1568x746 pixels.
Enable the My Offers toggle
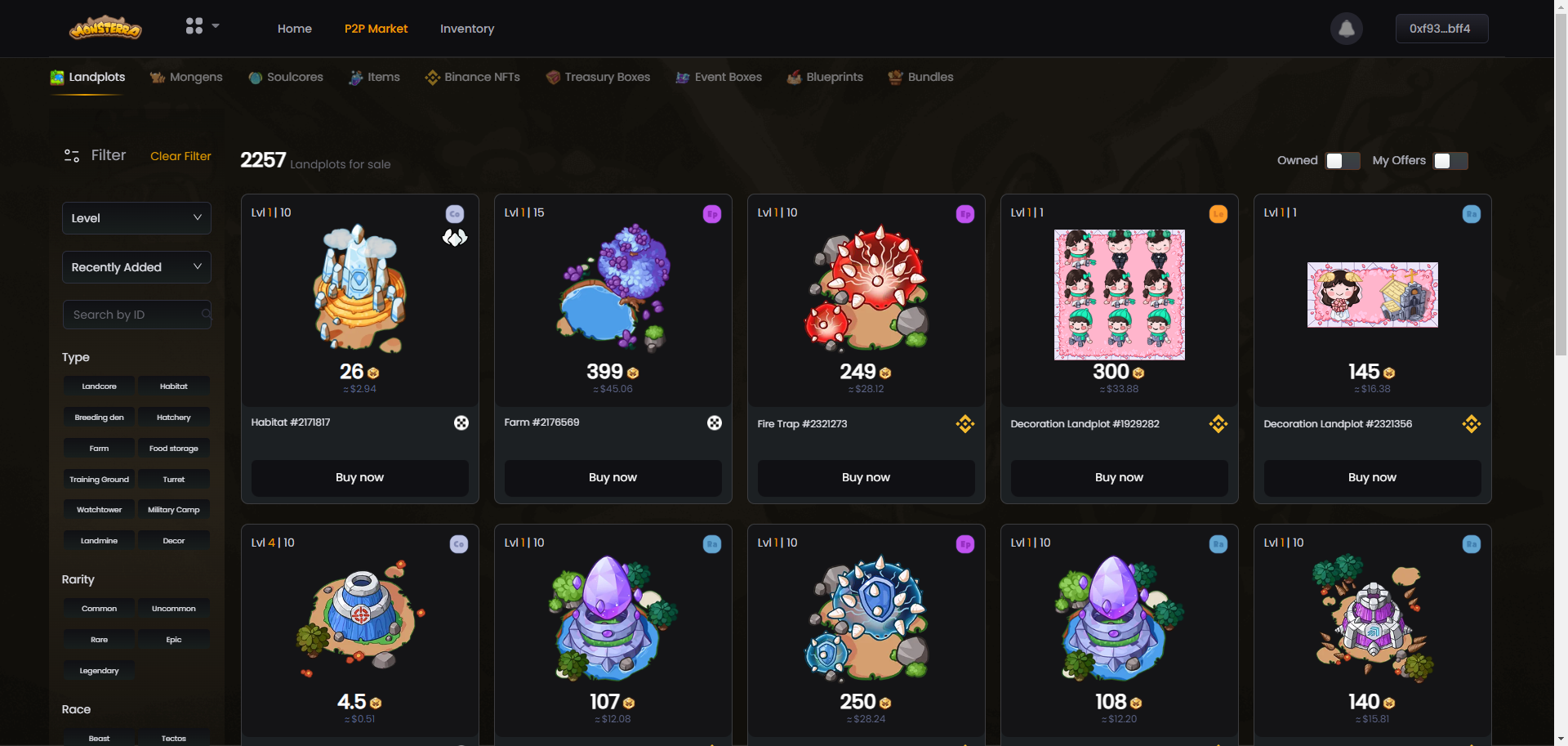pyautogui.click(x=1450, y=161)
